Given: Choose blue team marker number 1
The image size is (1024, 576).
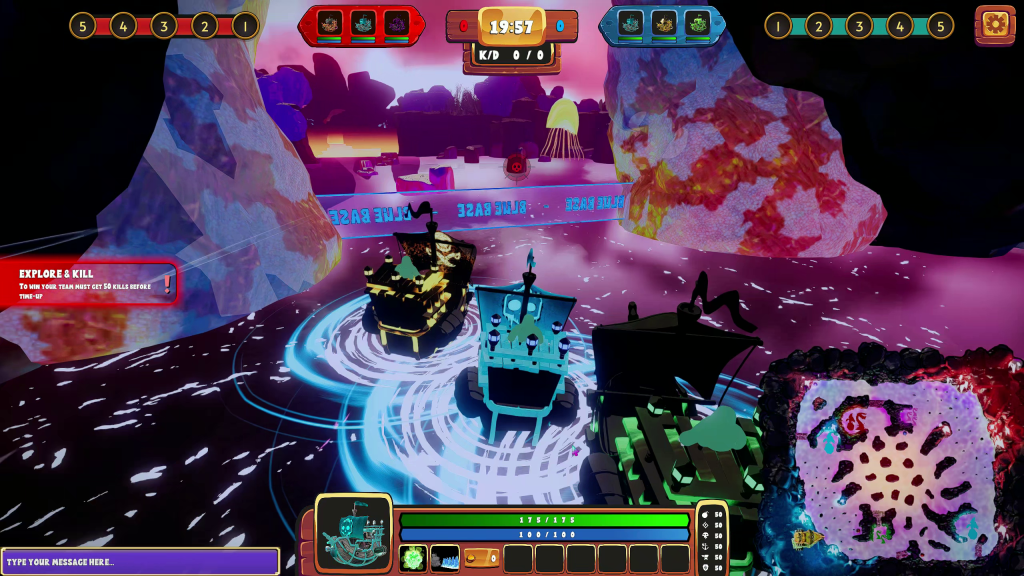Looking at the screenshot, I should [778, 25].
